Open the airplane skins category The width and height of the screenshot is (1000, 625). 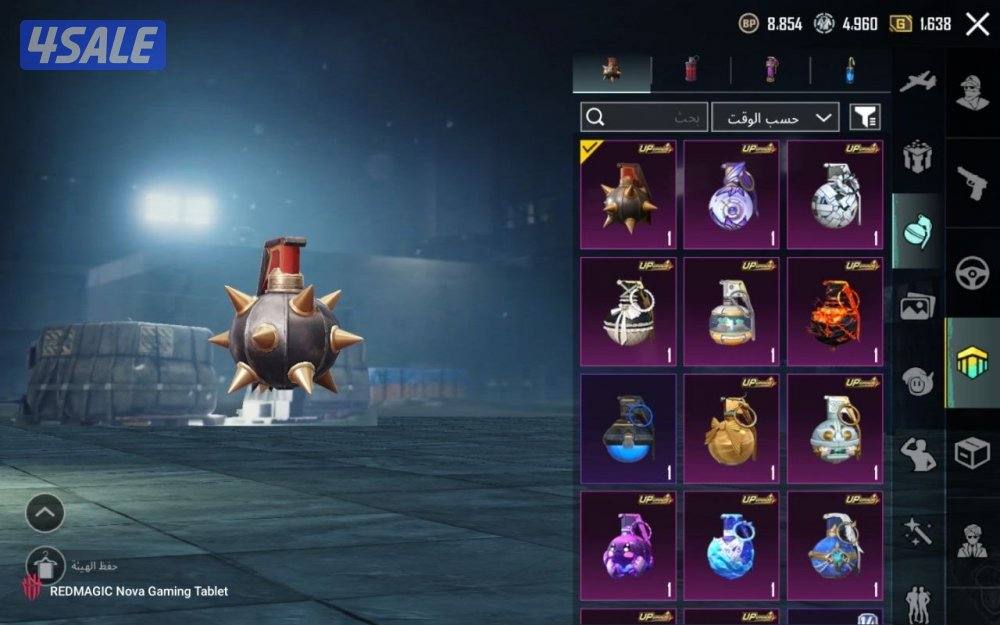coord(917,82)
